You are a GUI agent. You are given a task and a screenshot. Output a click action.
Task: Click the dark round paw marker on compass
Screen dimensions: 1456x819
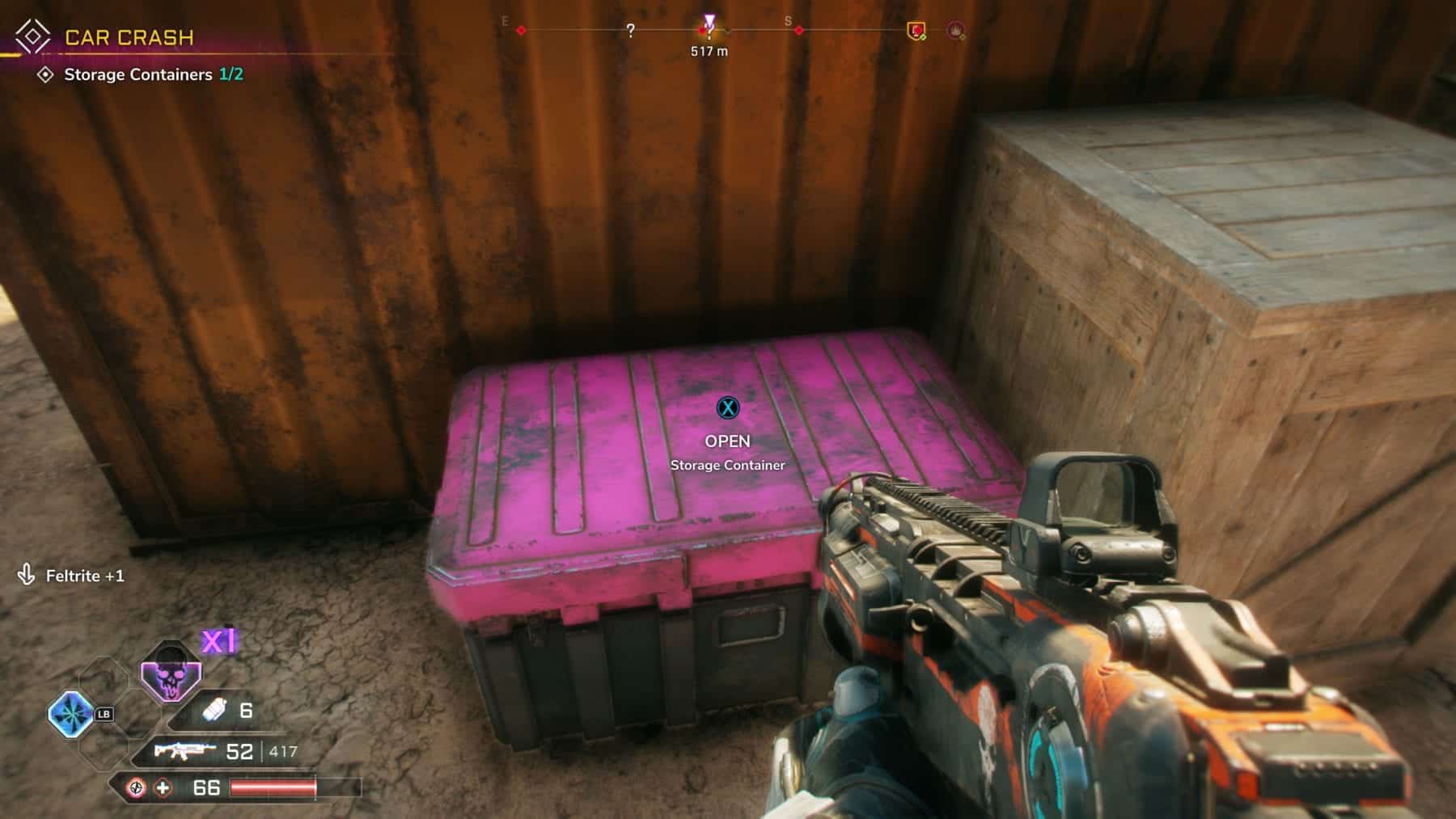click(x=956, y=31)
